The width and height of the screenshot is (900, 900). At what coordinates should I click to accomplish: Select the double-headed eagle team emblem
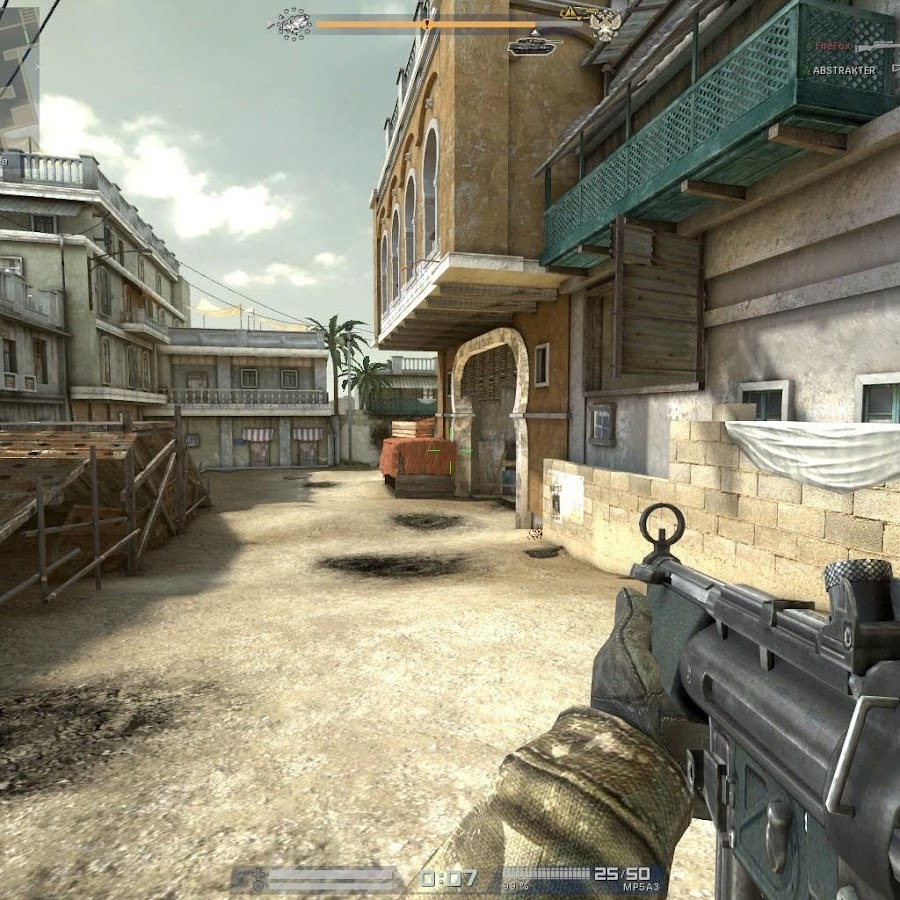(x=603, y=25)
